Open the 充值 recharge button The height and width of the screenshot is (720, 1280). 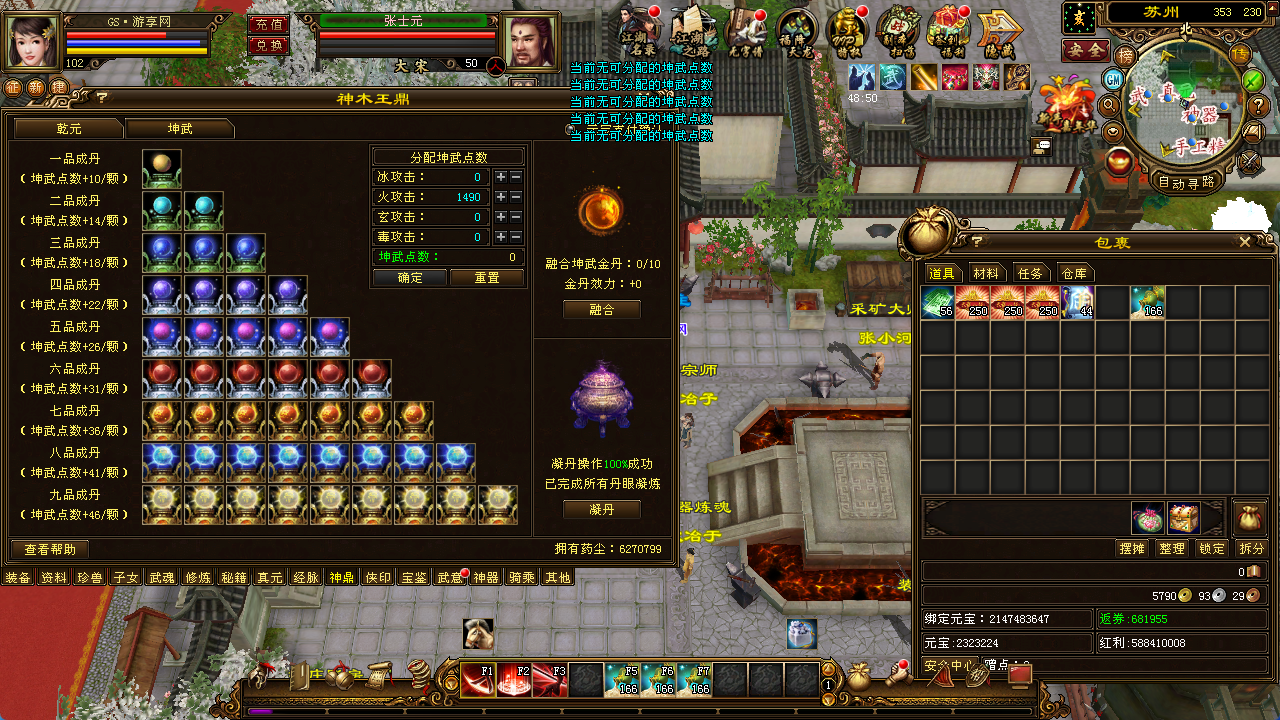click(x=267, y=24)
